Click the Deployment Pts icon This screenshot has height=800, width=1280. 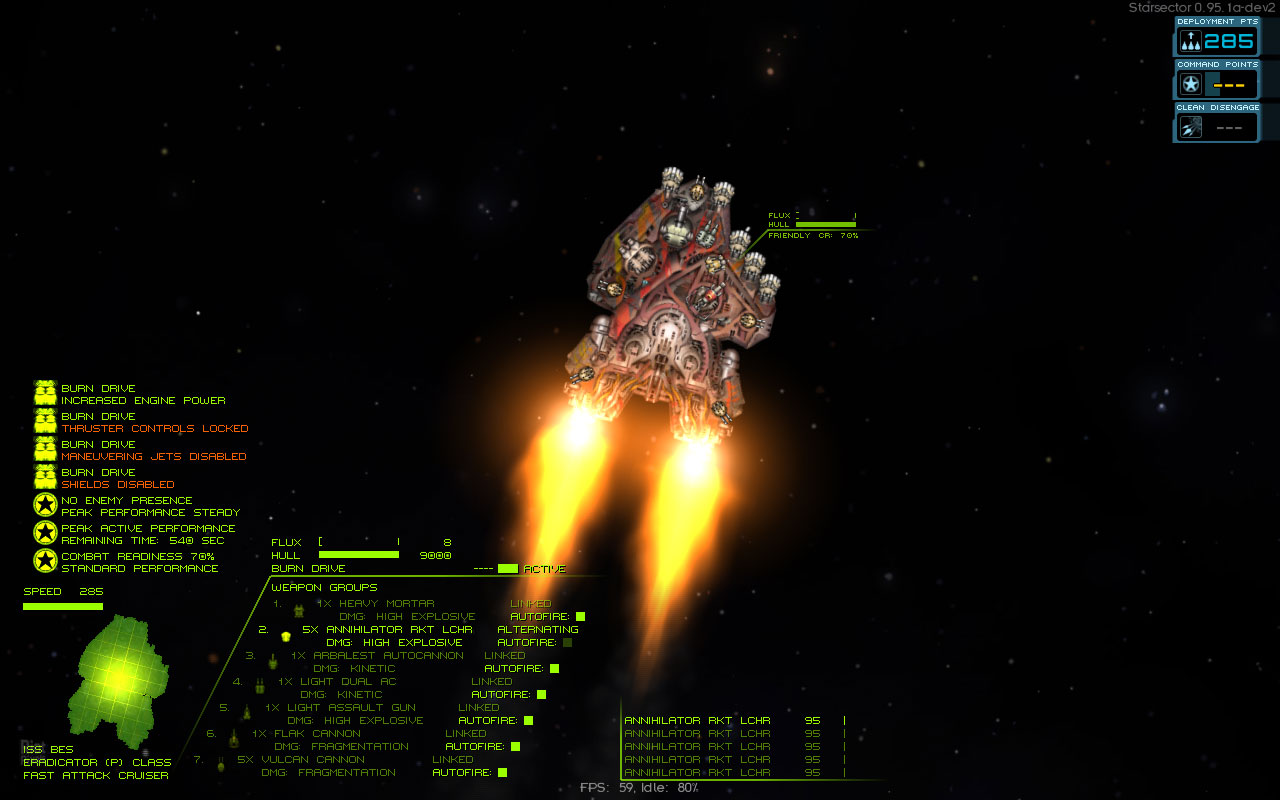pyautogui.click(x=1190, y=41)
